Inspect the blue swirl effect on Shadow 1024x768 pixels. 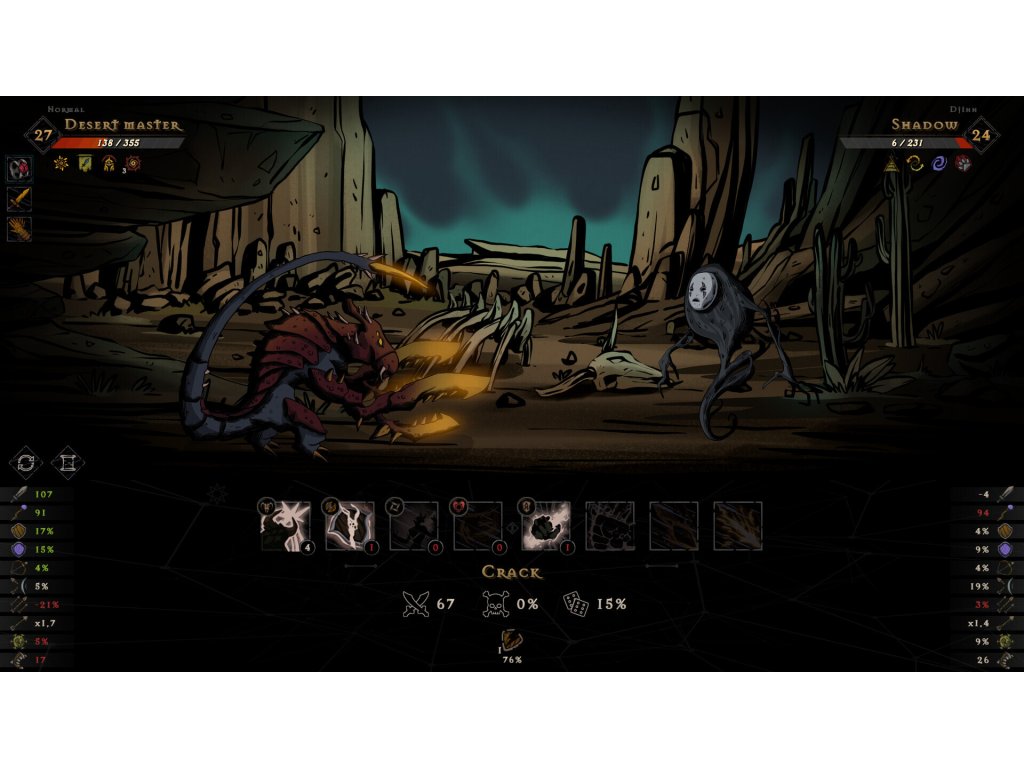pyautogui.click(x=939, y=163)
